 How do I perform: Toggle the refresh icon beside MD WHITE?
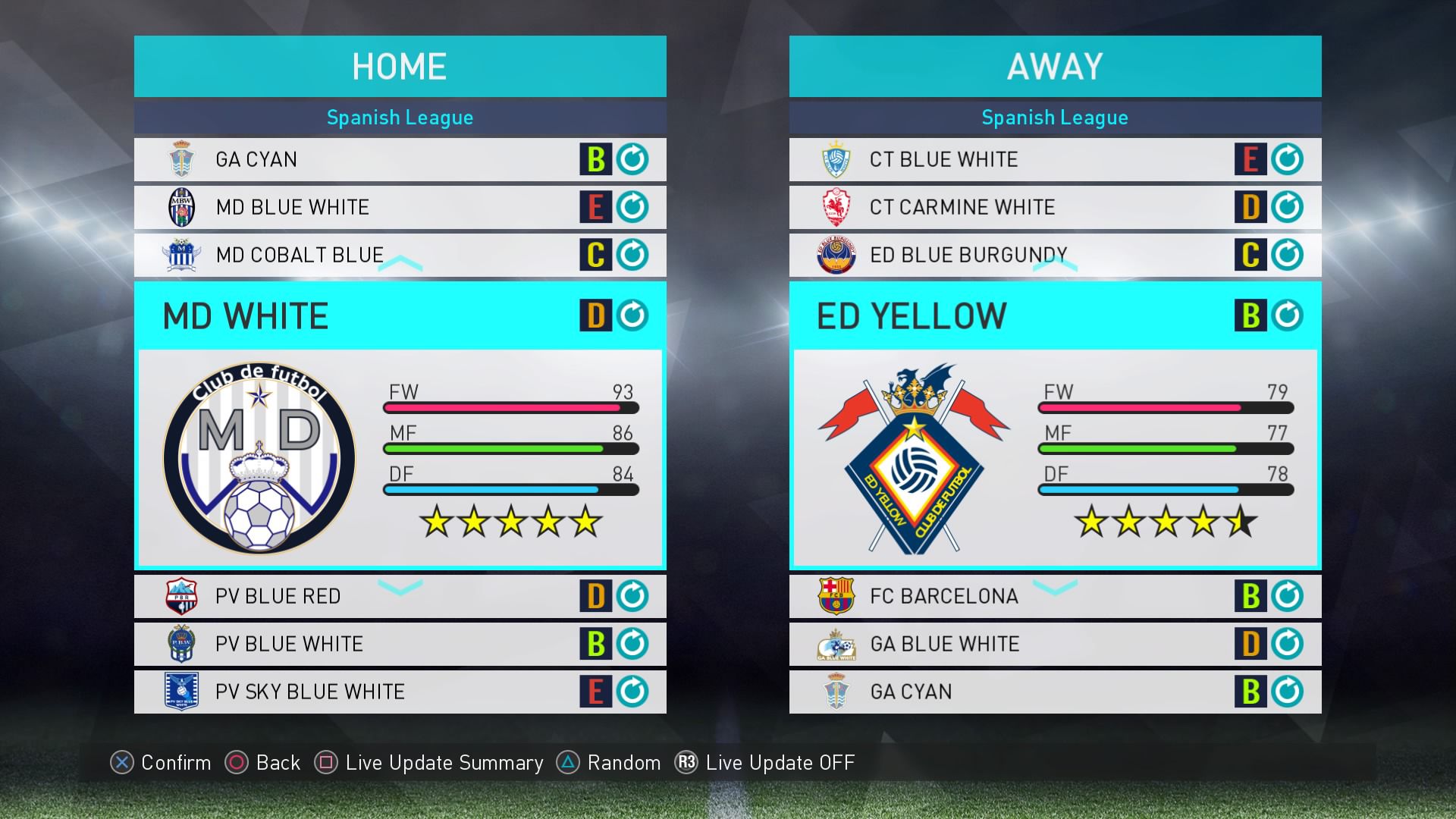(x=632, y=315)
